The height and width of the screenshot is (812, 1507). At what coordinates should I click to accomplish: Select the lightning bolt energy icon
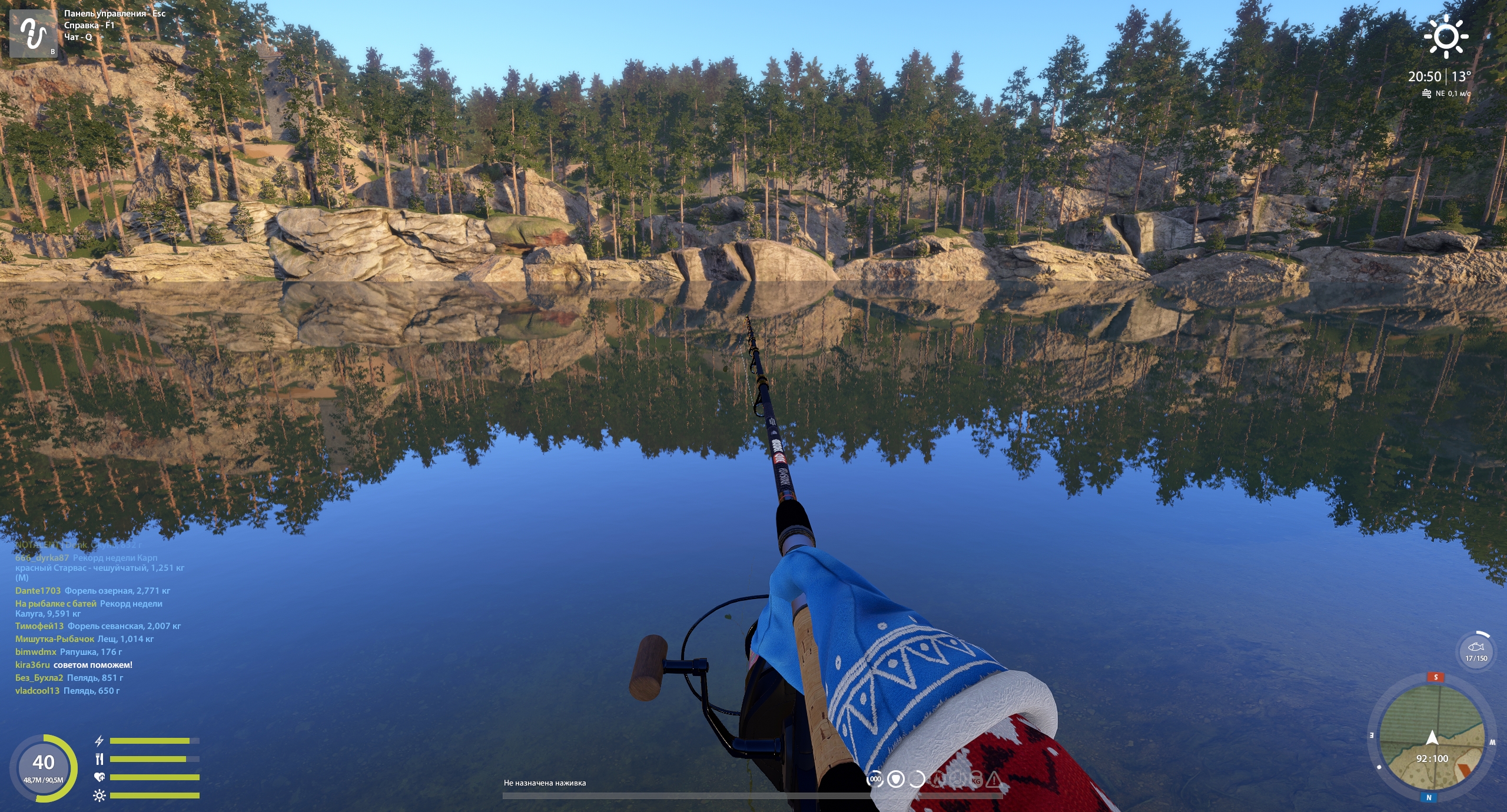tap(99, 741)
